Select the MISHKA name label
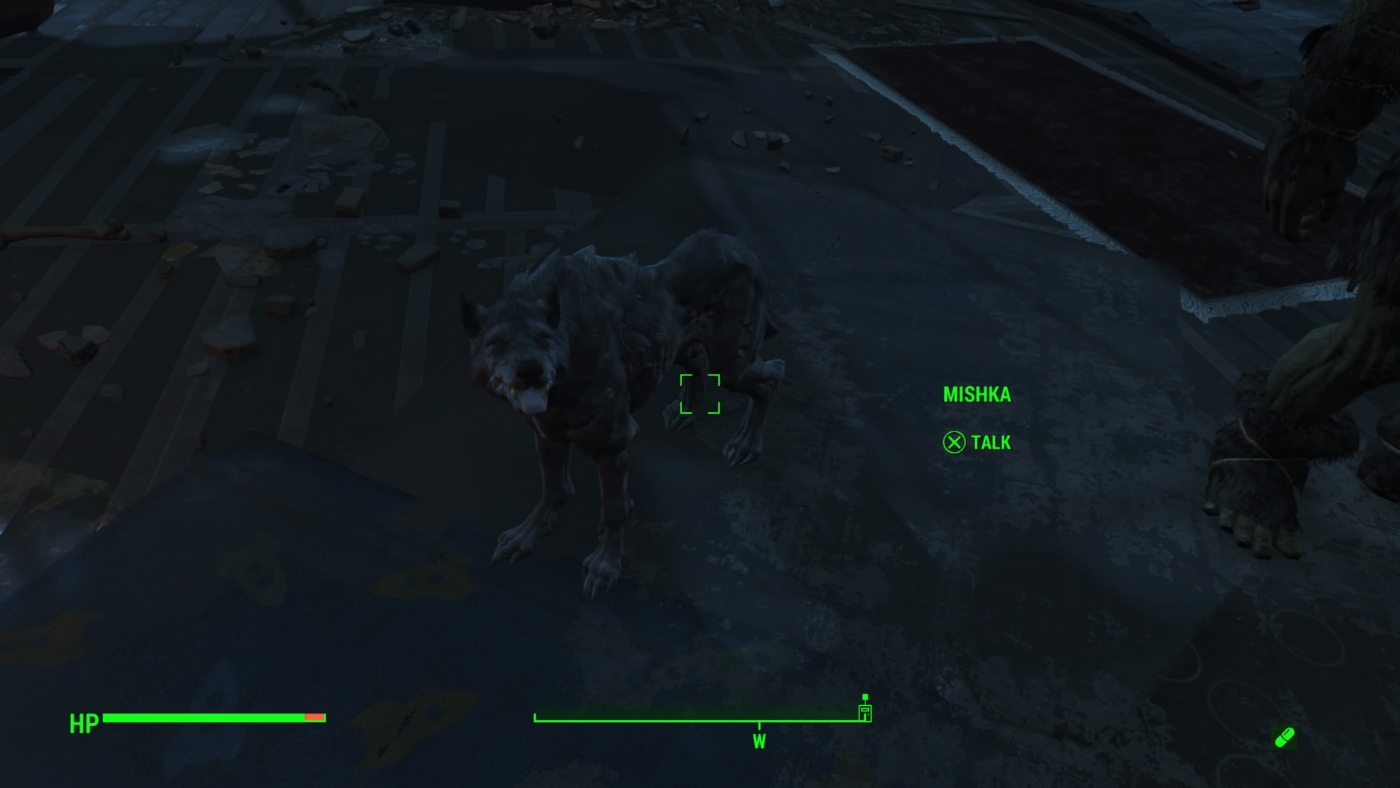1400x788 pixels. point(976,394)
